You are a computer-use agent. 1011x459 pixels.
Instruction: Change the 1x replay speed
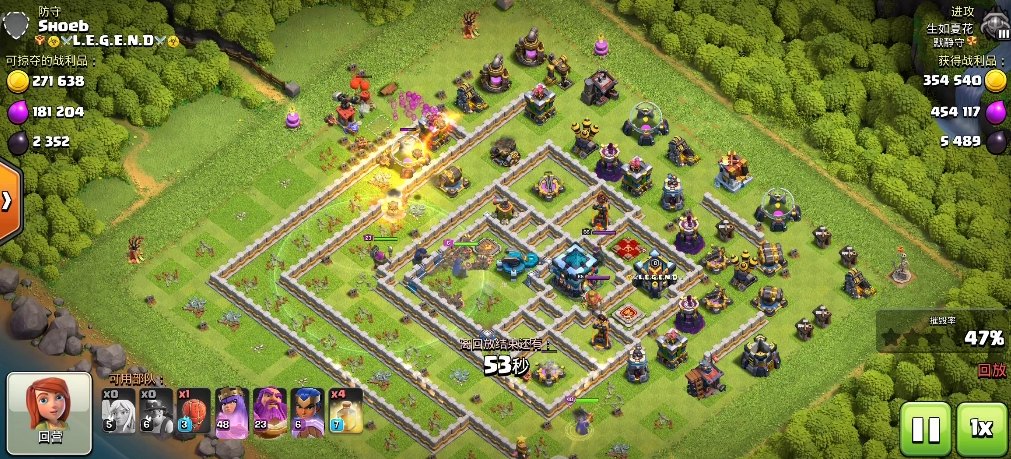(981, 429)
